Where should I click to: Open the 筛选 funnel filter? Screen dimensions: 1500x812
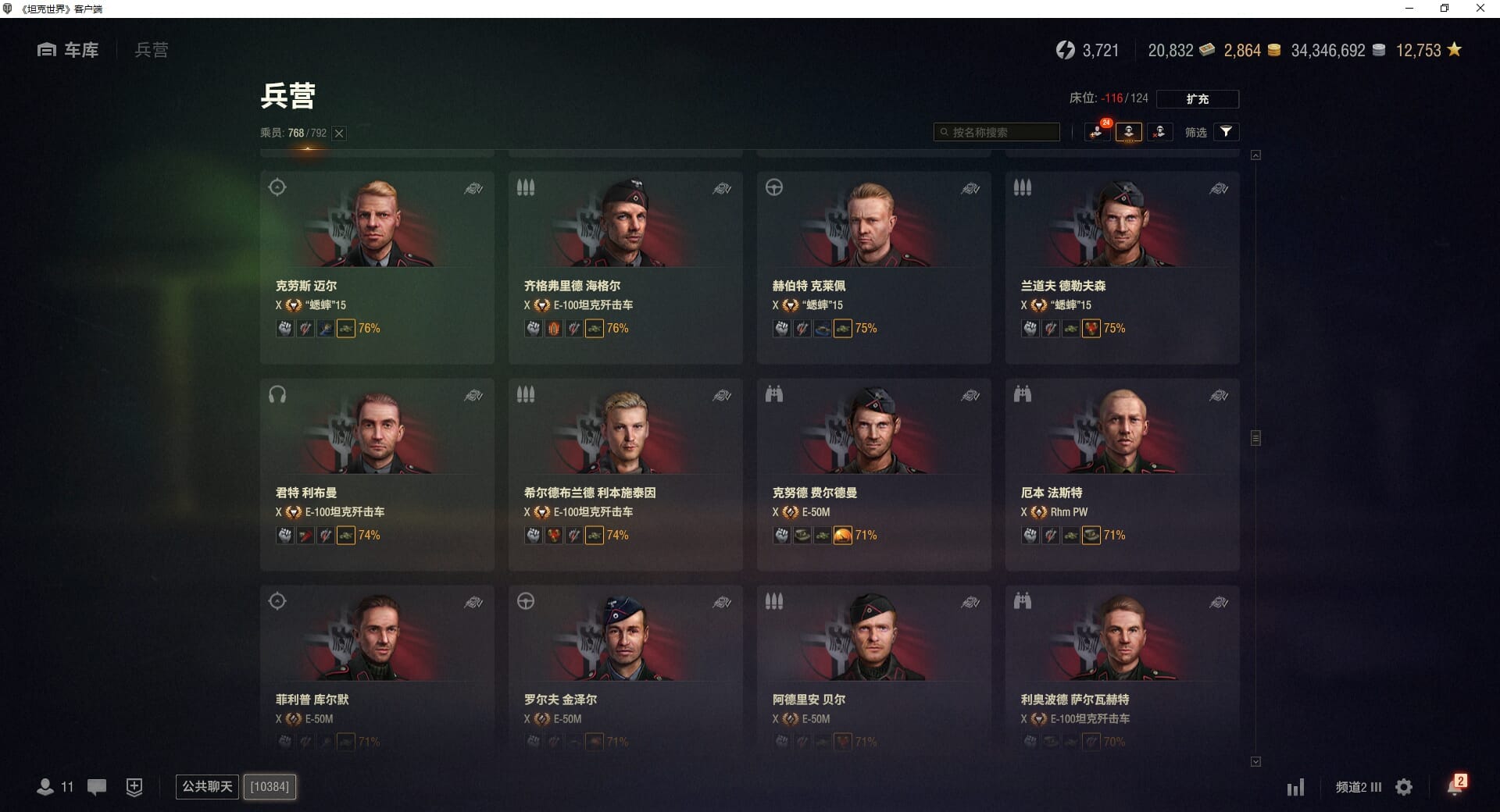[1226, 132]
